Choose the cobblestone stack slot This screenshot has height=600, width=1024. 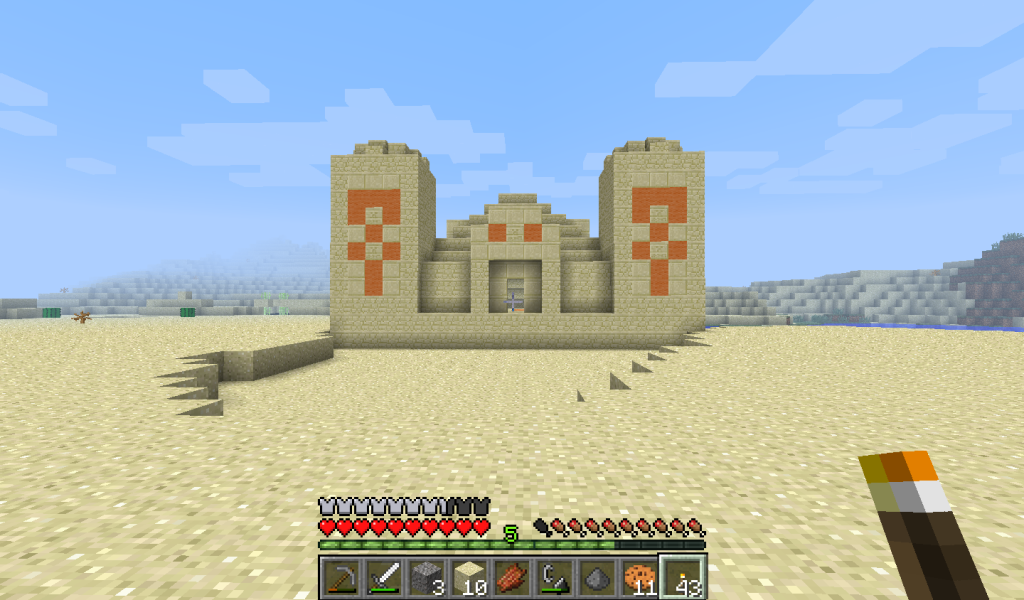[x=426, y=577]
